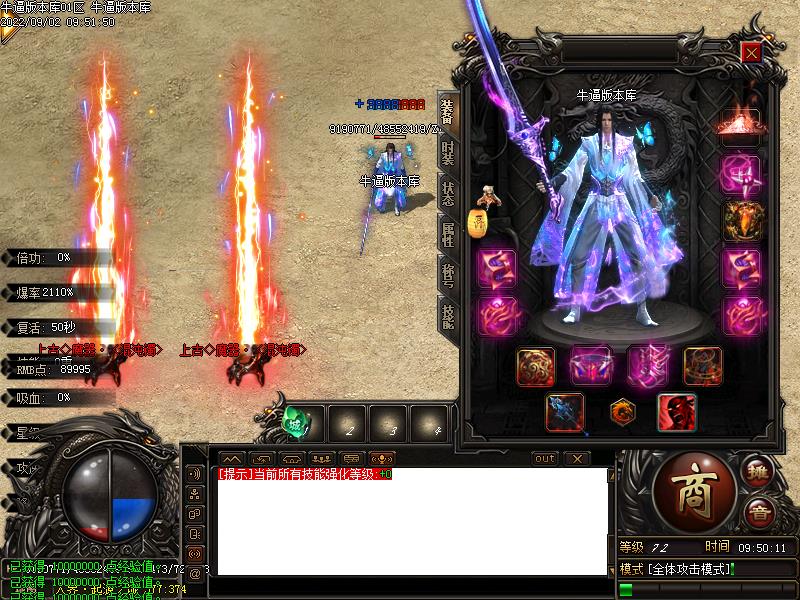
Task: Select the 装备 equipment tab
Action: (x=447, y=109)
